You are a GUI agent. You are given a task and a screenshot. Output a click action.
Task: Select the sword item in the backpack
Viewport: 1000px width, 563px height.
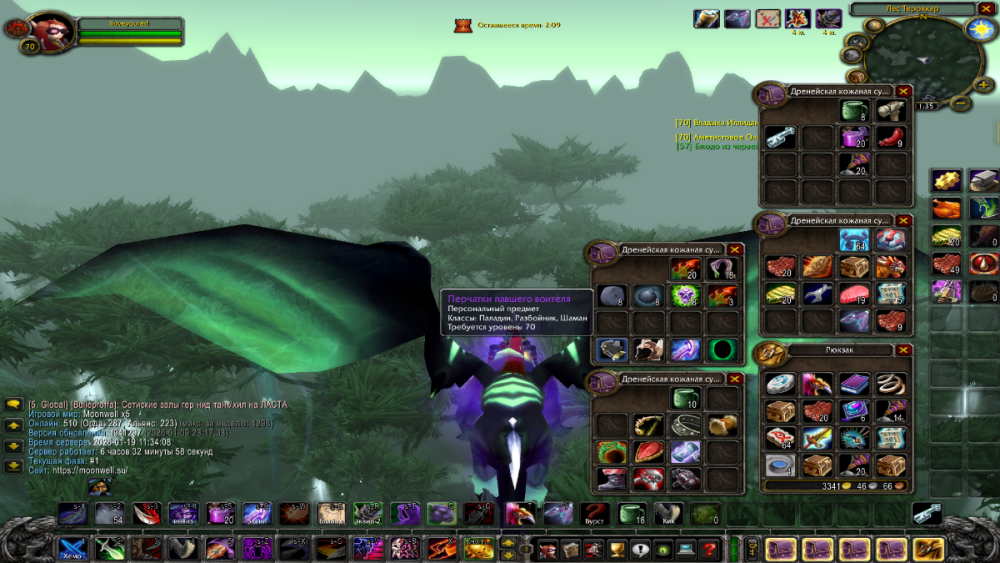(817, 438)
